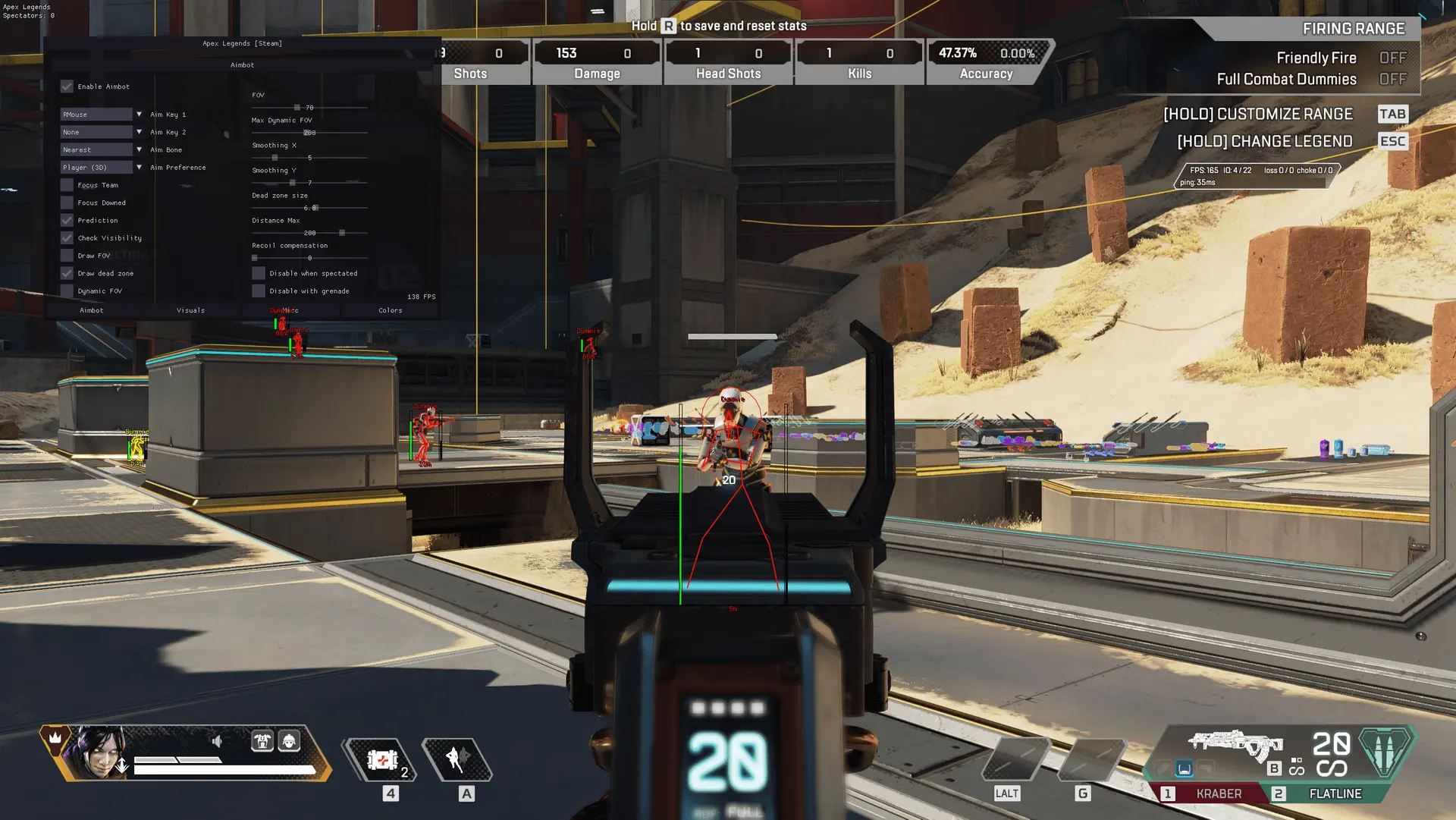Click the ultimate ability icon above the A key
Screen dimensions: 1456x820
coord(455,761)
